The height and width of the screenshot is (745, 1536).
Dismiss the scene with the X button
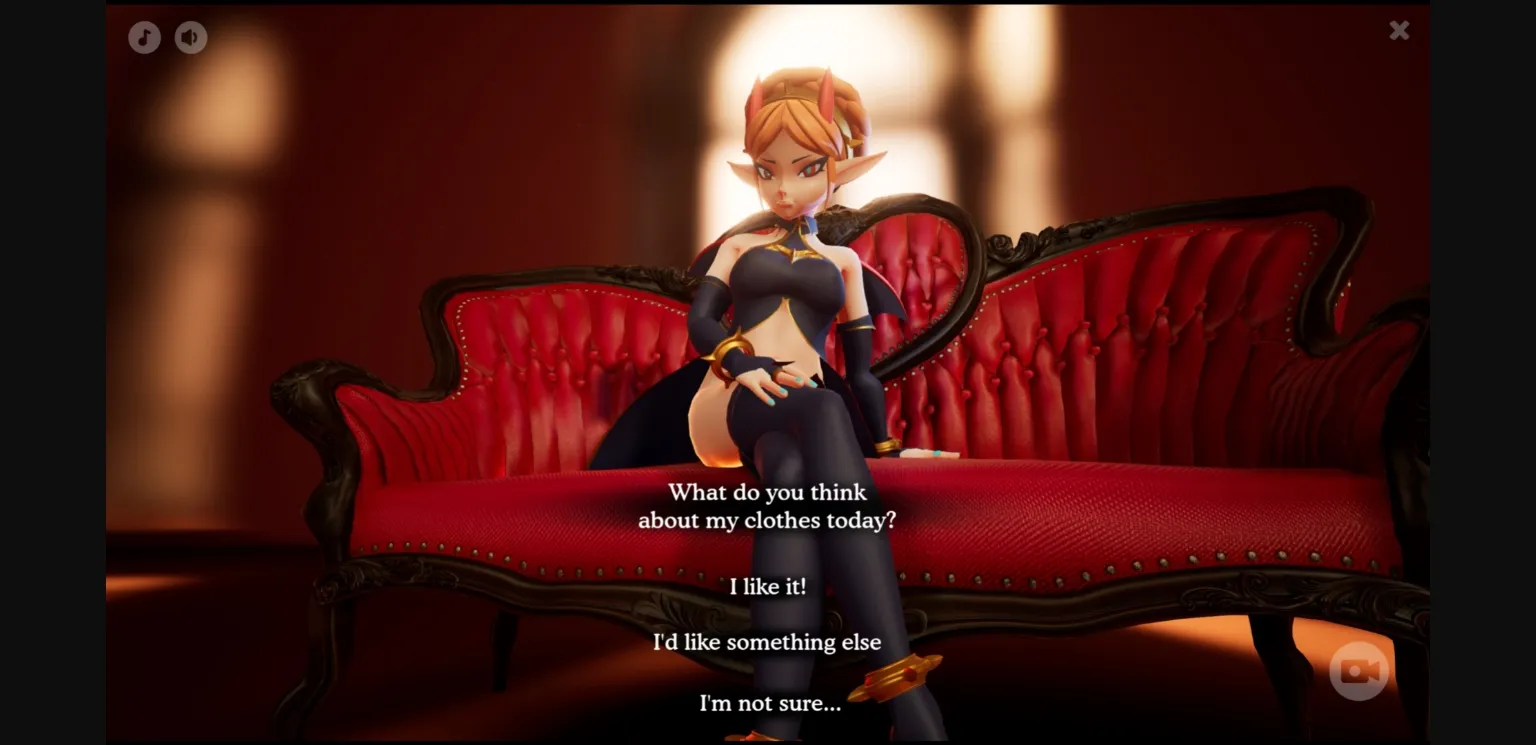click(x=1398, y=30)
